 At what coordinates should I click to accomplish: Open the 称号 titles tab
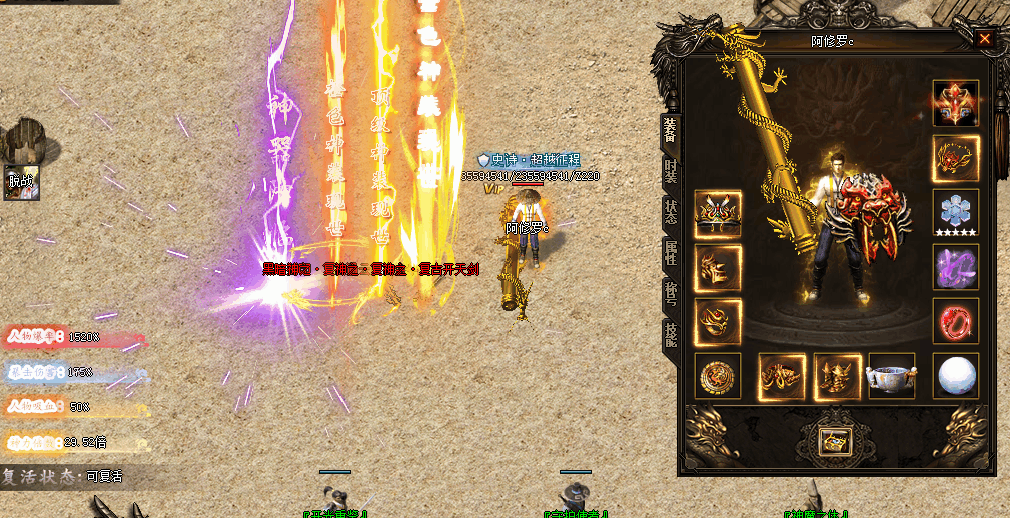(670, 293)
